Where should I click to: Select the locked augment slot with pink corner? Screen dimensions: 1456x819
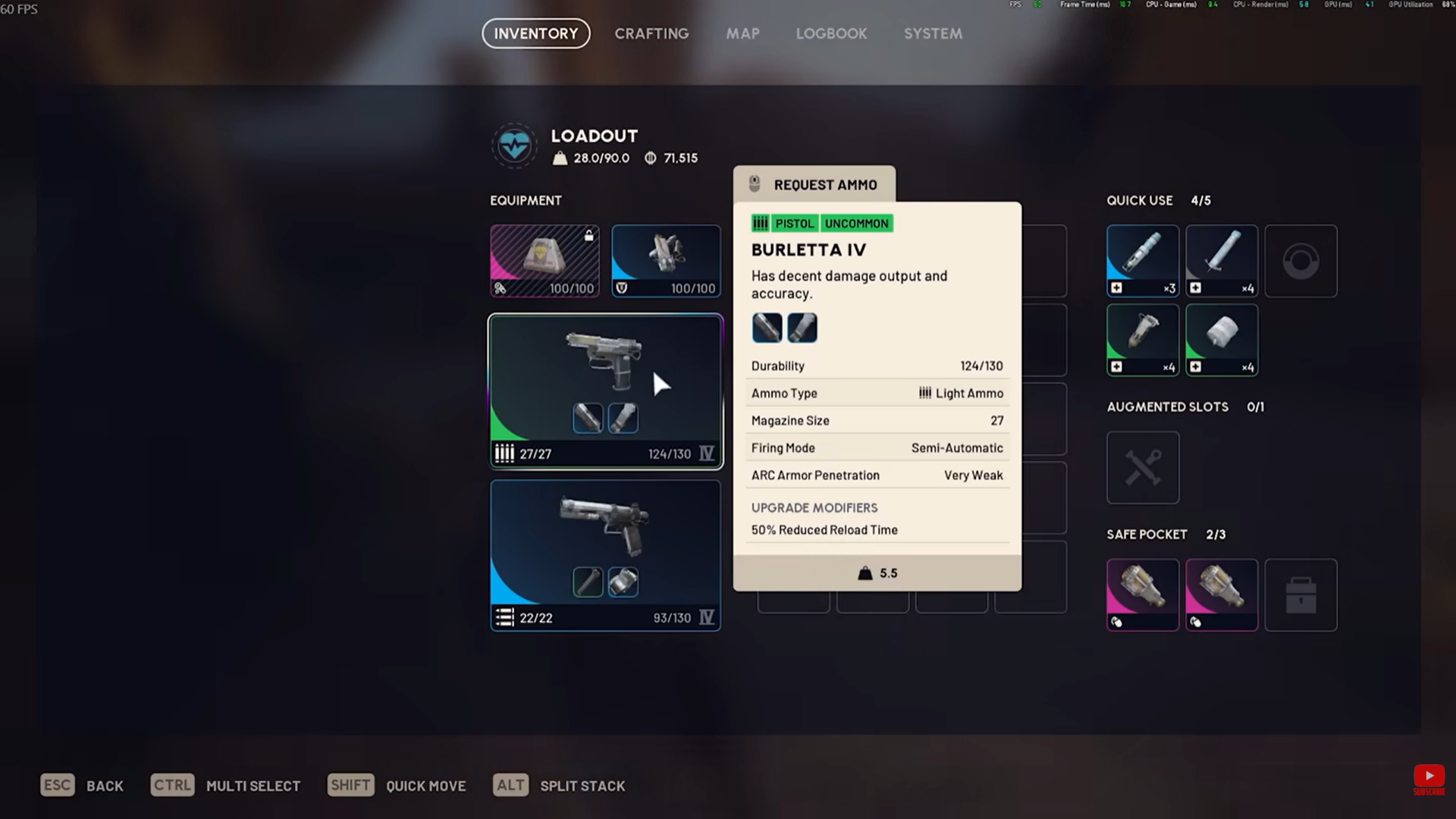point(544,260)
